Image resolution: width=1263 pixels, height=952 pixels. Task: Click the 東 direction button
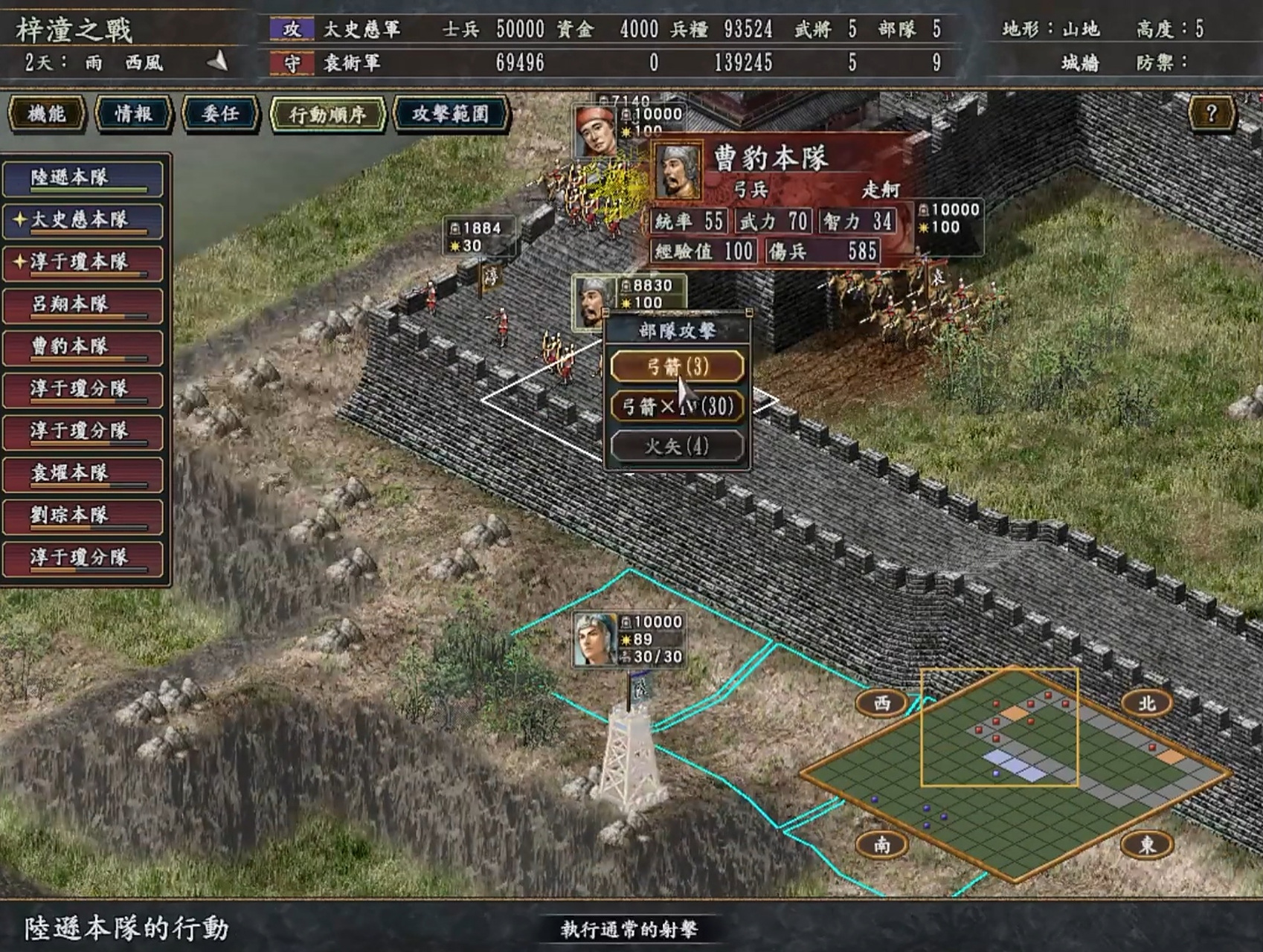[x=1146, y=844]
